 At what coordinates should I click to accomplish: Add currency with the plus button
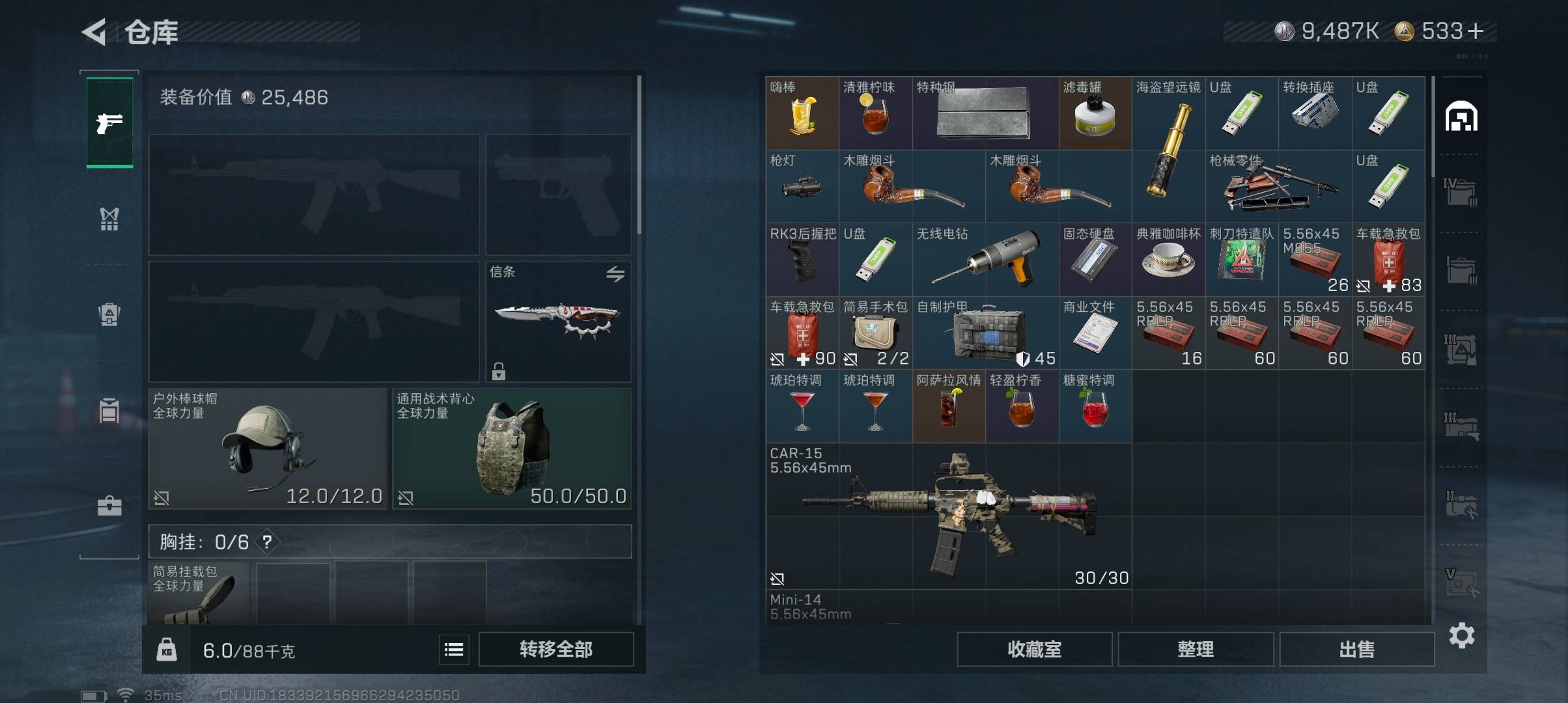coord(1476,31)
